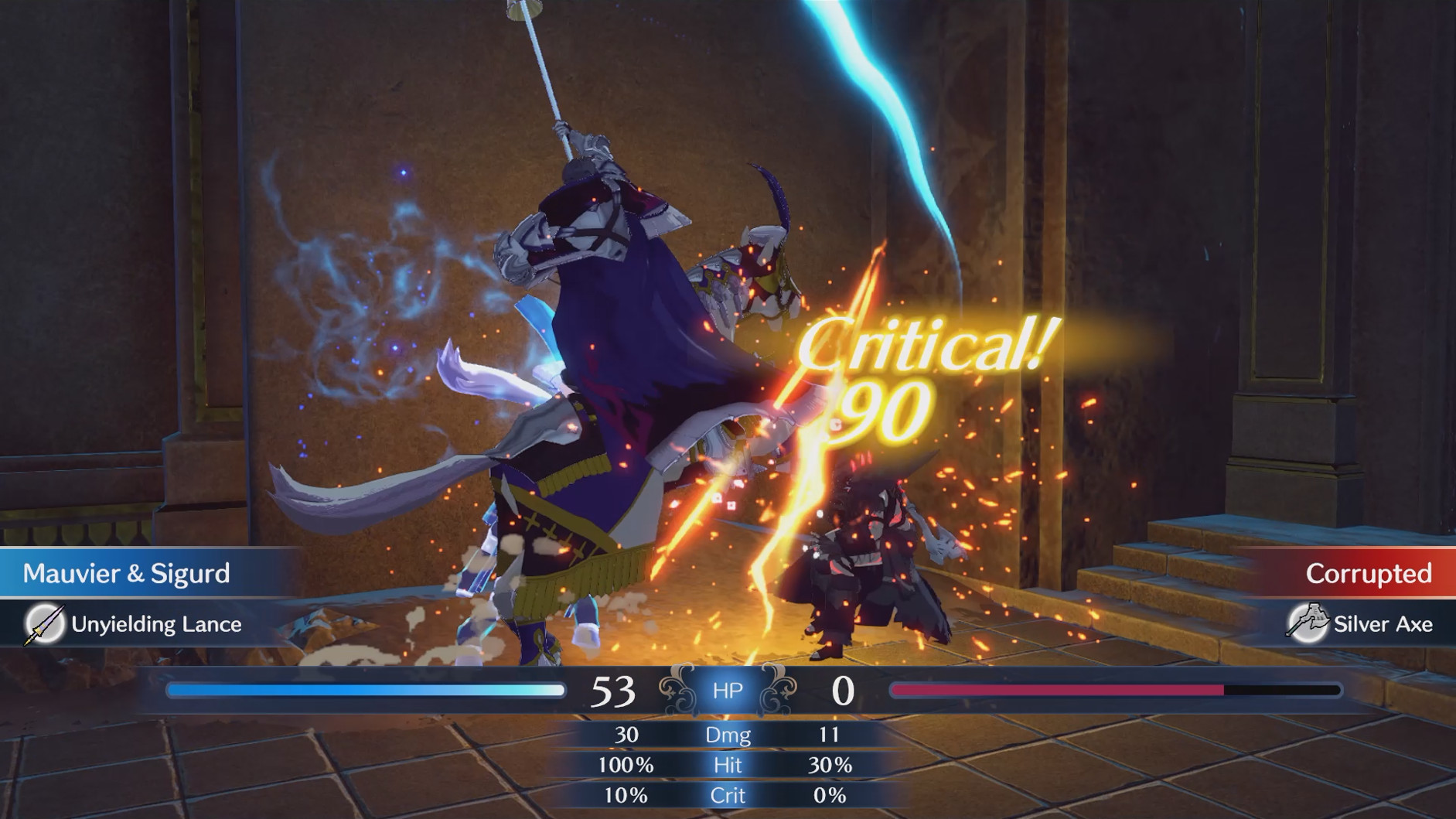Click the blue ally HP bar
This screenshot has height=819, width=1456.
363,690
